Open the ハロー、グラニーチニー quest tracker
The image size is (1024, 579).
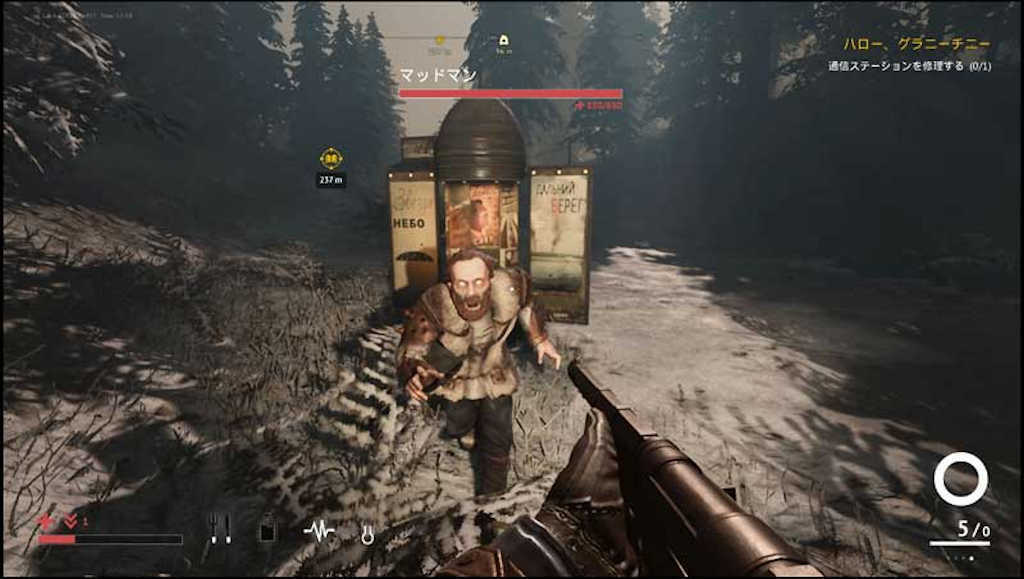point(916,44)
